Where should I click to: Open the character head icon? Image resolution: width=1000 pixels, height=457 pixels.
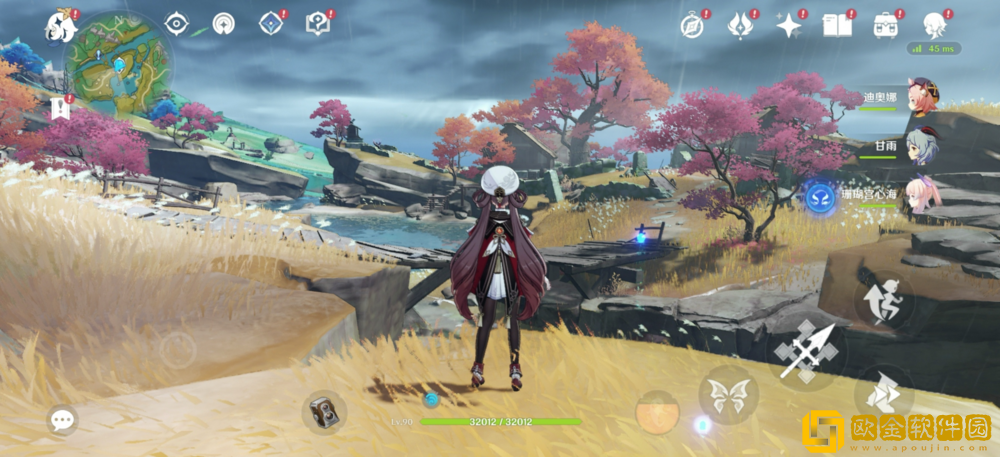coord(934,25)
